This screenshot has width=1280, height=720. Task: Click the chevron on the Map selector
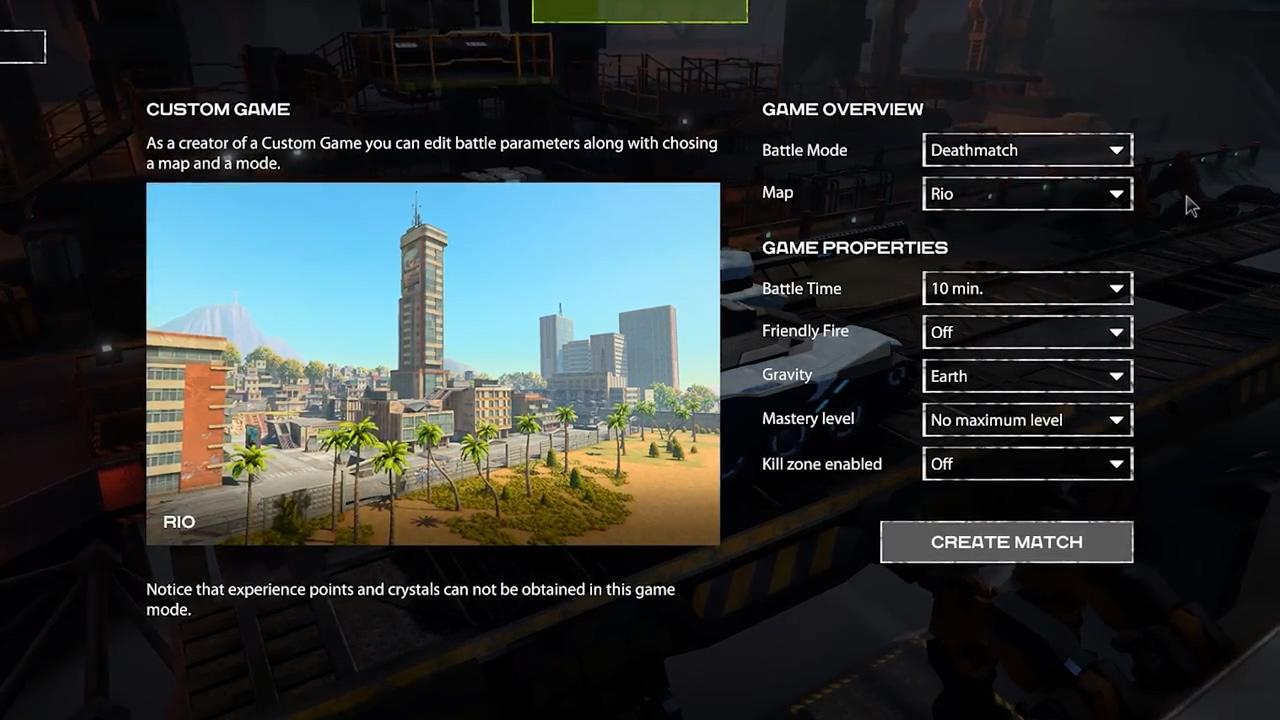click(1116, 194)
